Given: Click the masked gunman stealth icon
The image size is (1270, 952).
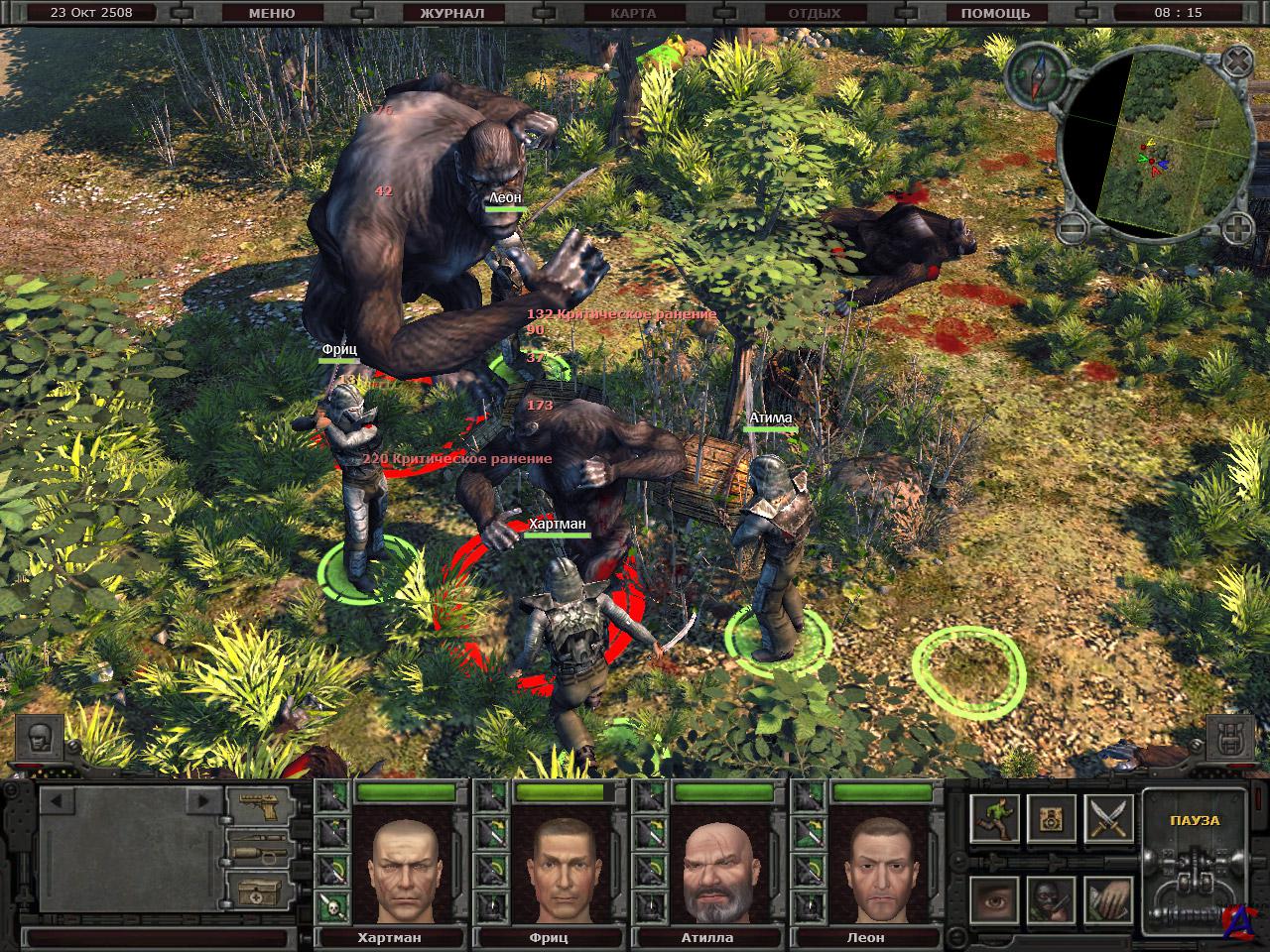Looking at the screenshot, I should click(1051, 899).
